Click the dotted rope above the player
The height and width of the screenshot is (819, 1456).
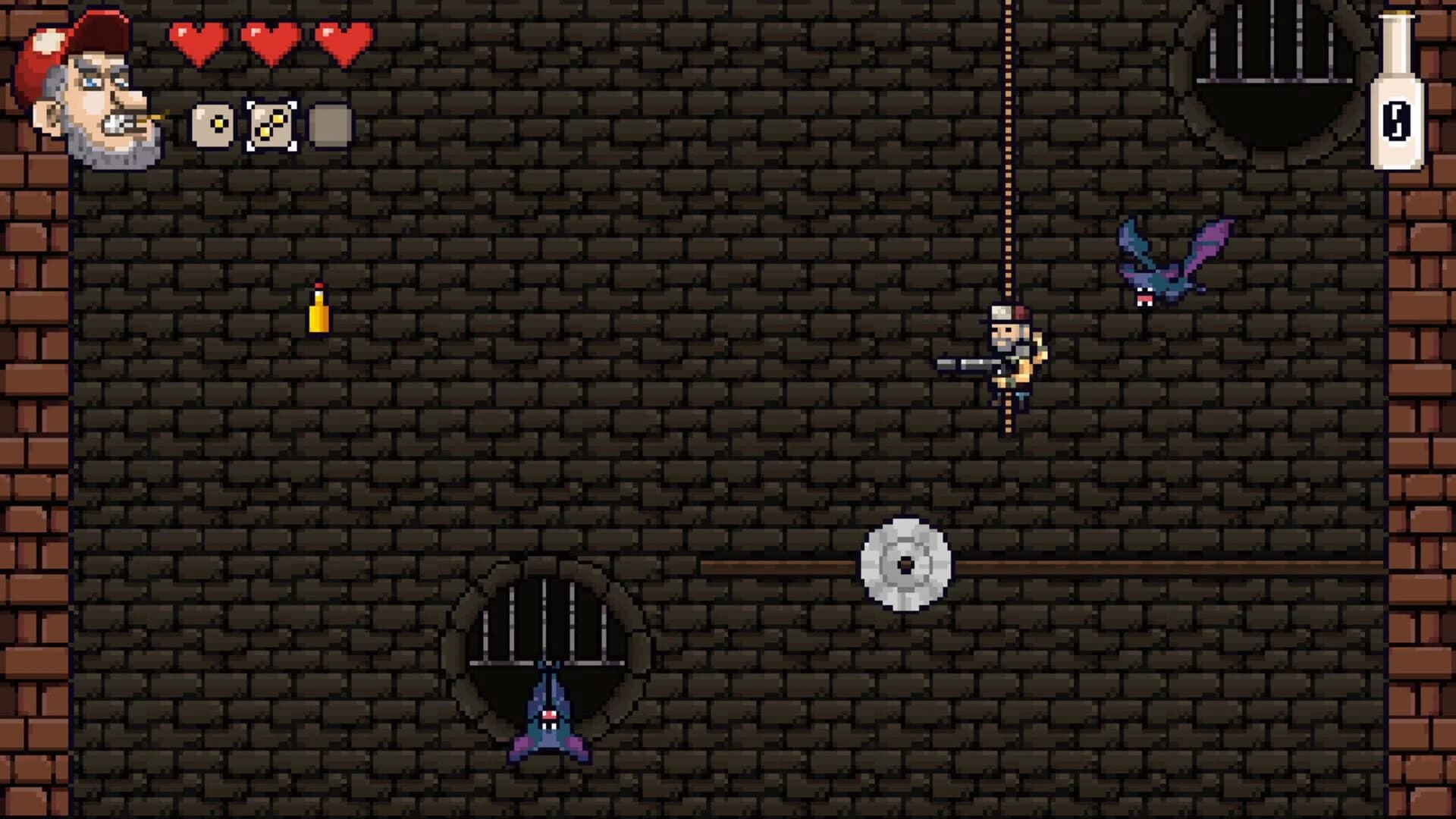tap(1009, 152)
